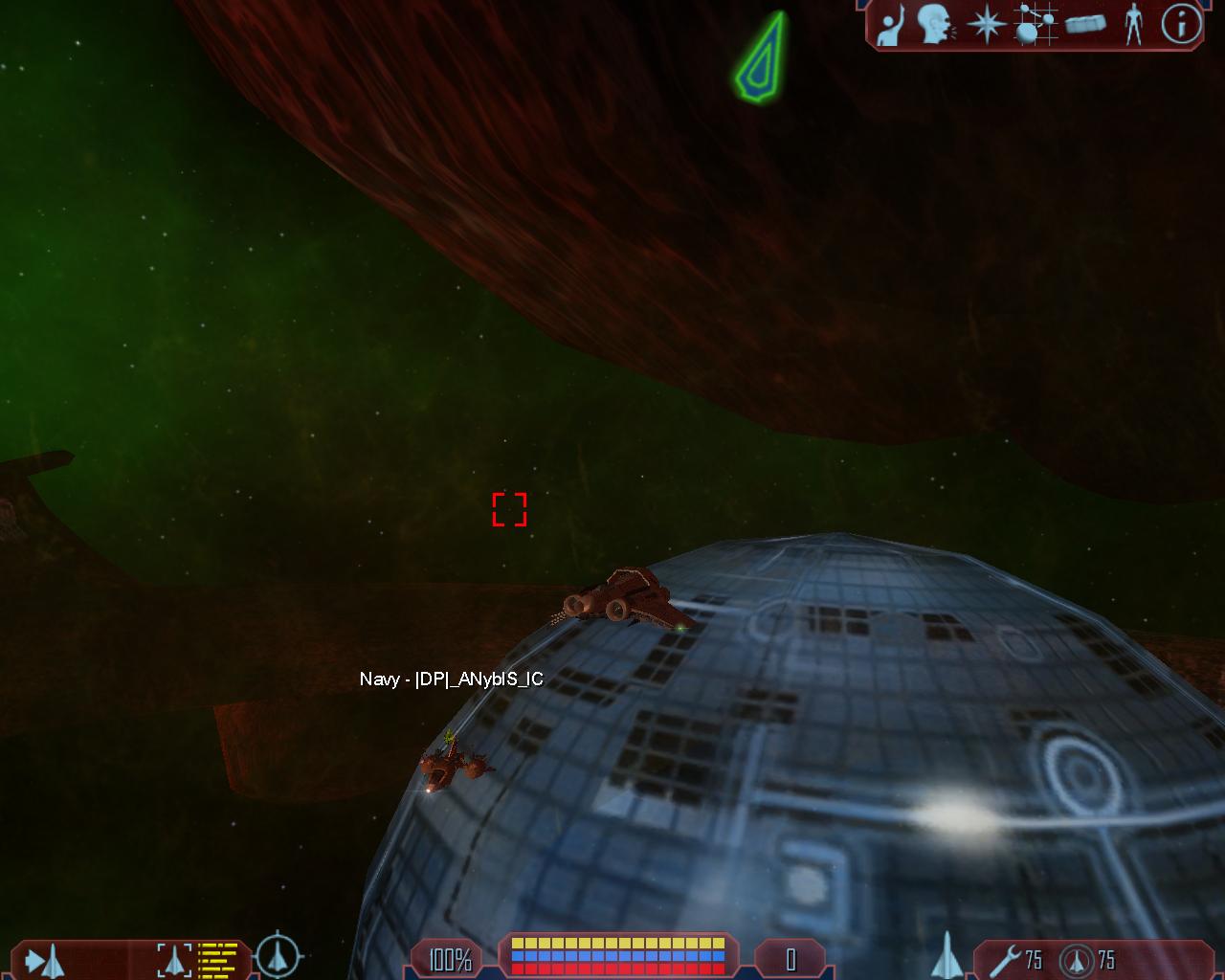Image resolution: width=1225 pixels, height=980 pixels.
Task: Use the wrench hull repair nanobots icon
Action: [1003, 958]
